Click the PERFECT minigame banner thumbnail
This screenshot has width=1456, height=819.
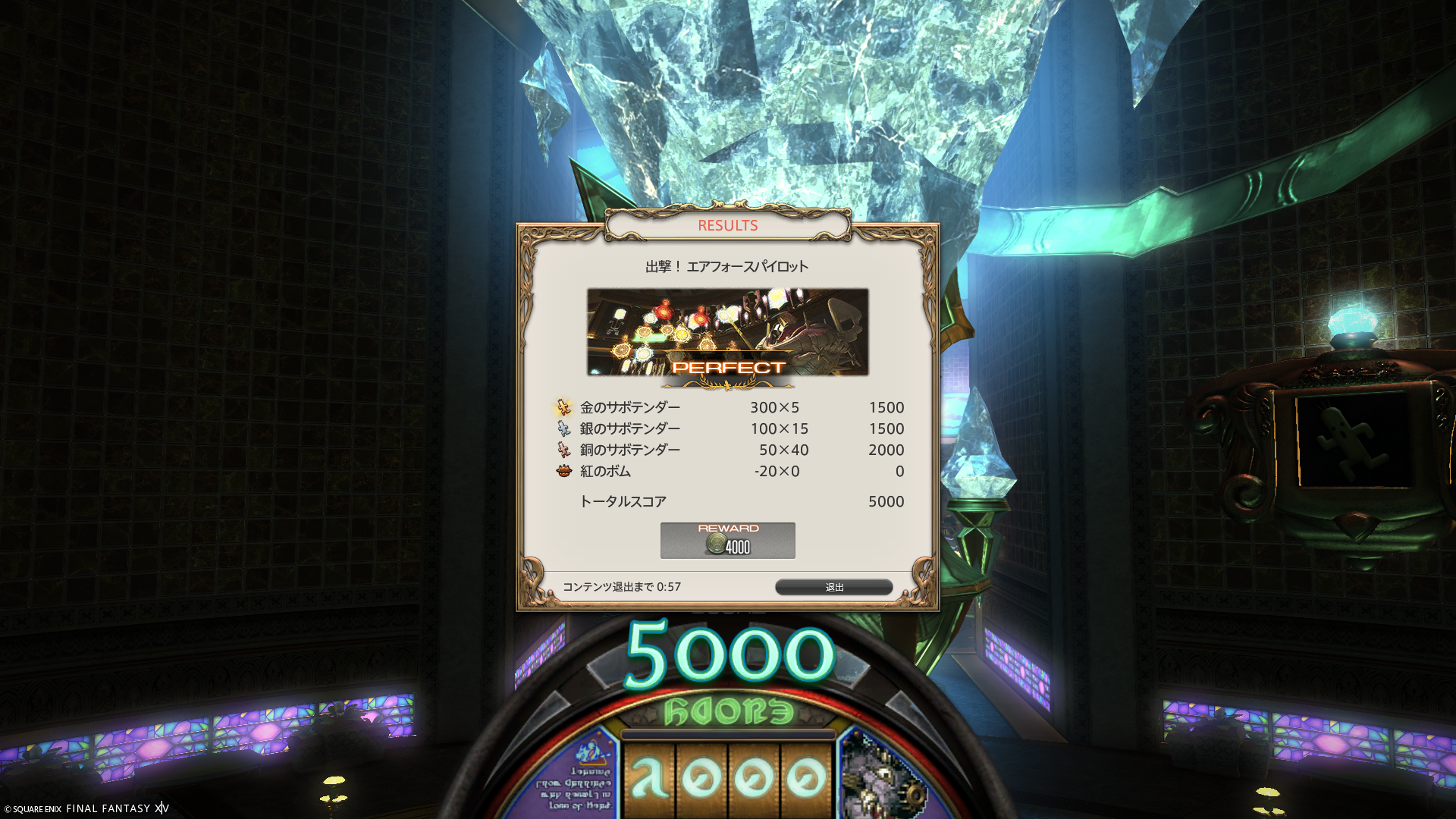[x=727, y=332]
